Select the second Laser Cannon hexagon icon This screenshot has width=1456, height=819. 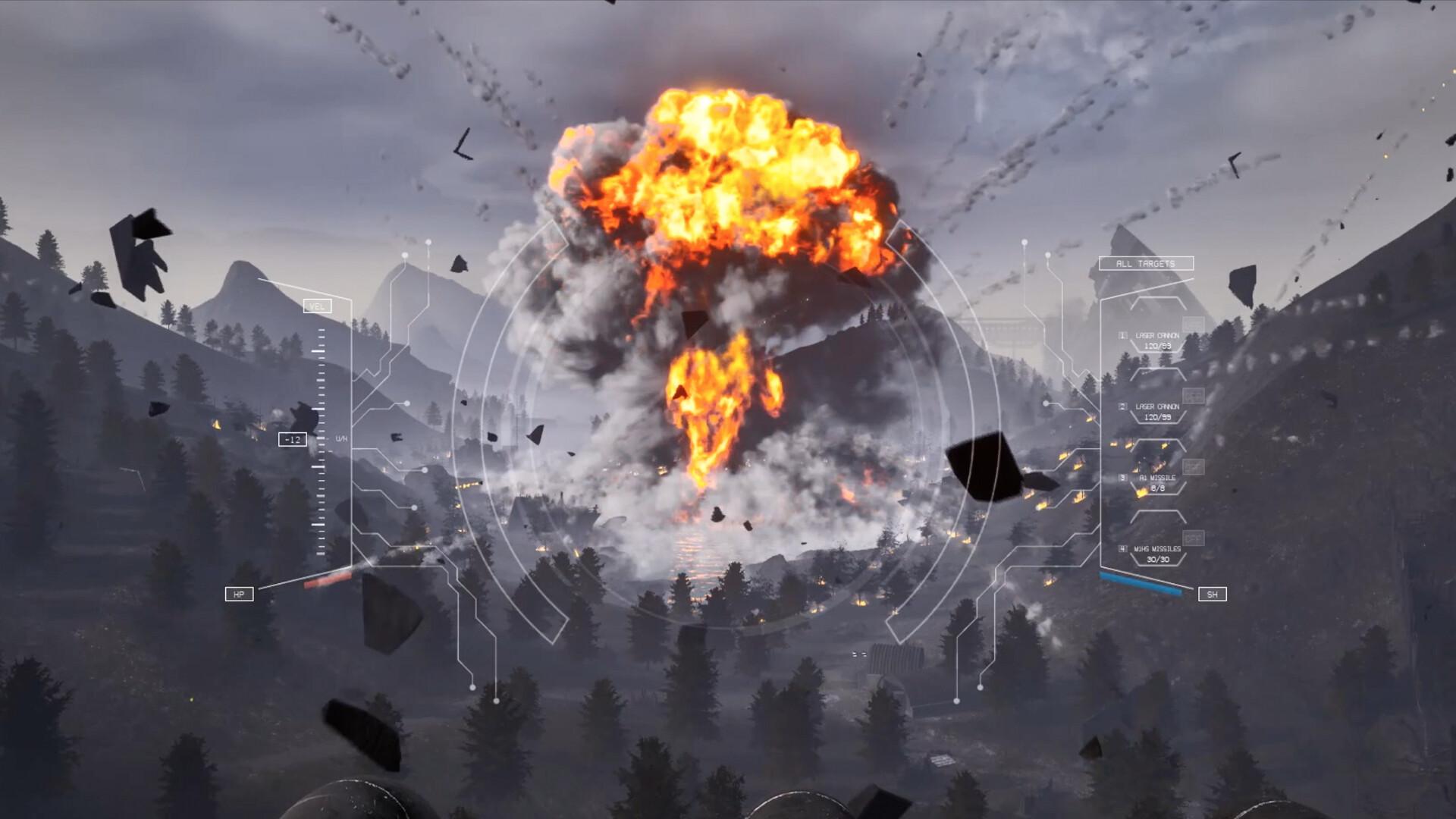point(1156,407)
